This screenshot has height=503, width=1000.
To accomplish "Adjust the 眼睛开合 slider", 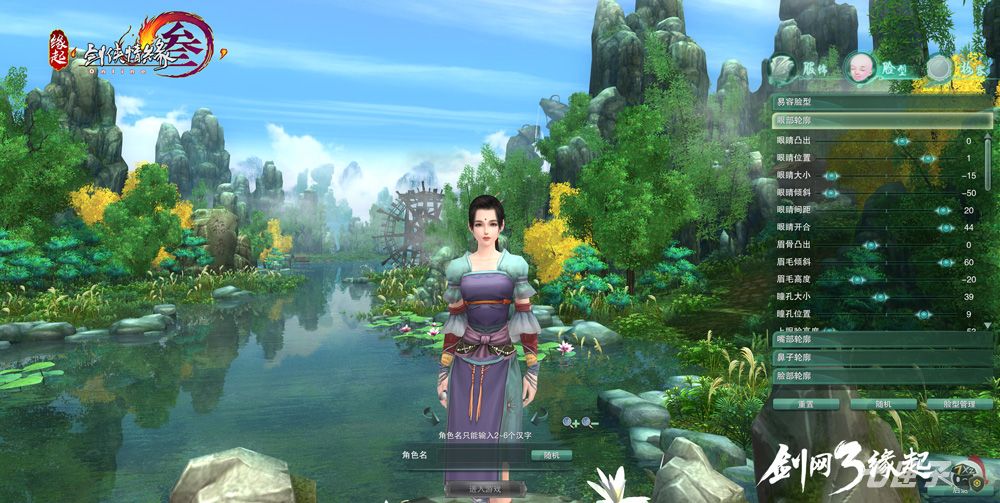I will [x=945, y=228].
